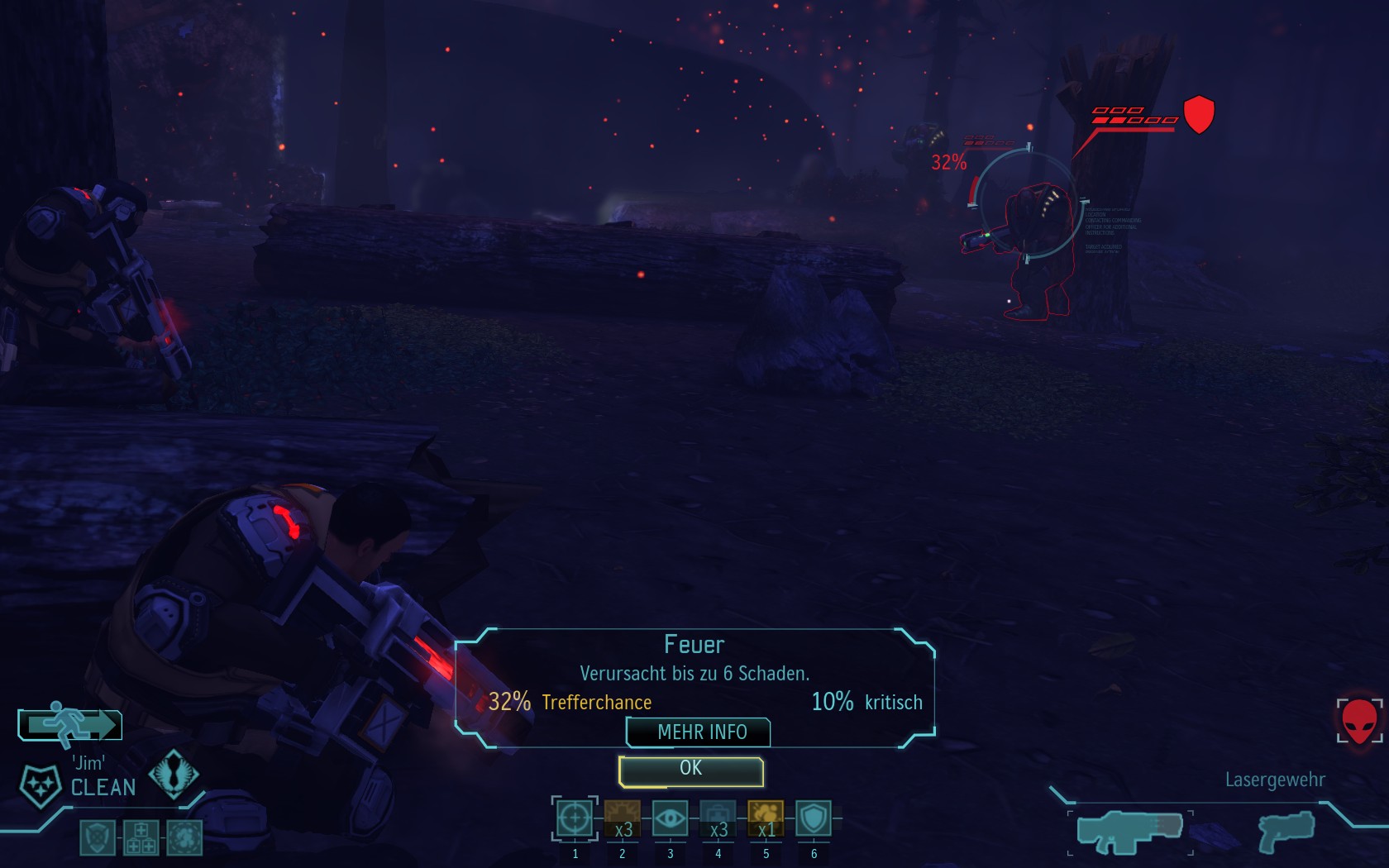
Task: Select the crosshair Fire ability
Action: [x=575, y=819]
